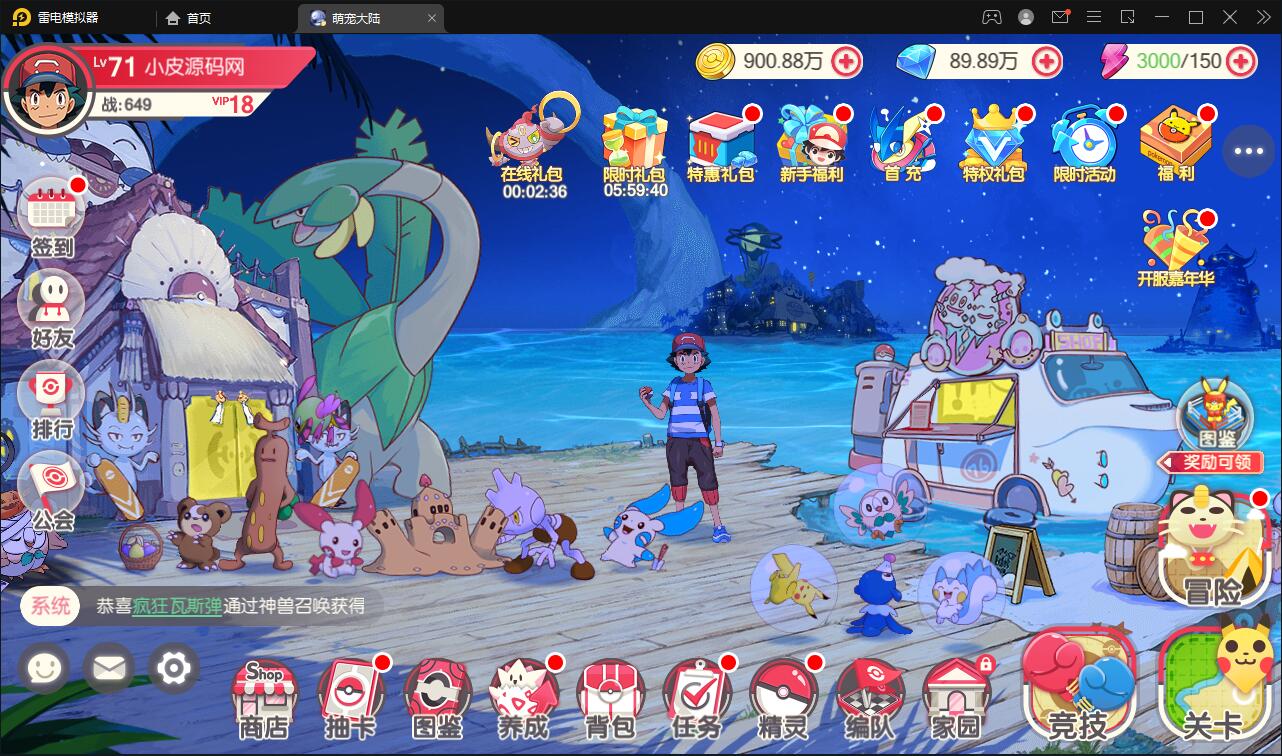Click the plus button beside gold coins
Screen dimensions: 1282x756
[847, 62]
